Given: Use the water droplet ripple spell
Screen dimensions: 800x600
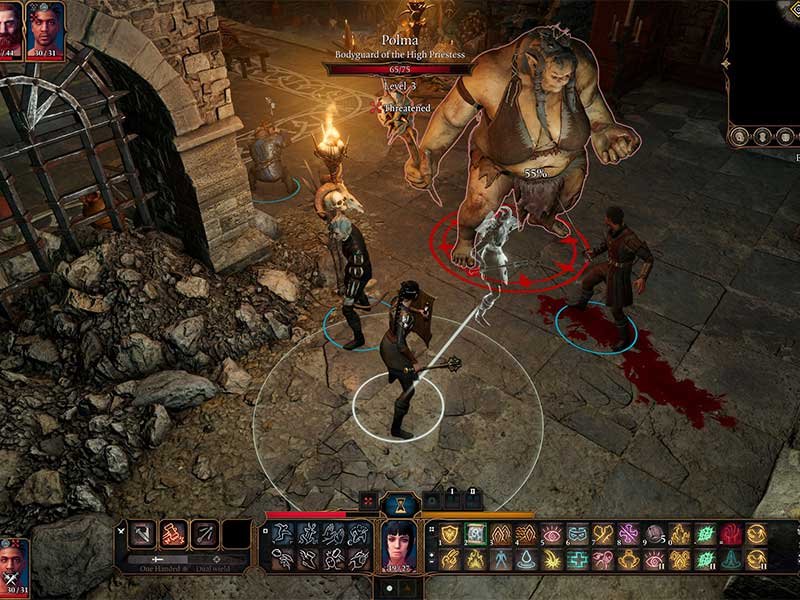Looking at the screenshot, I should (526, 560).
